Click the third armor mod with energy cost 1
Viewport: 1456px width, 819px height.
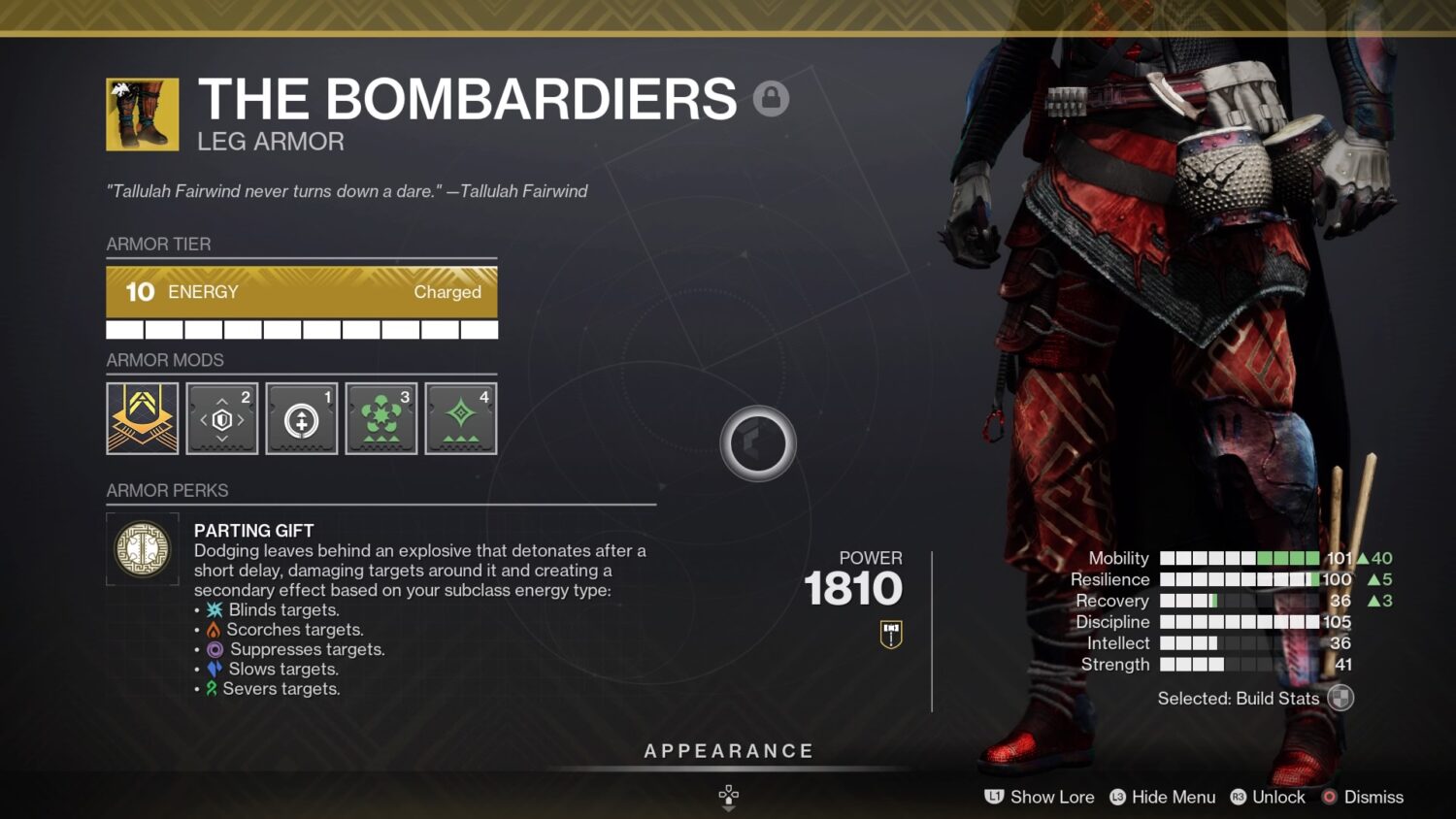(301, 417)
